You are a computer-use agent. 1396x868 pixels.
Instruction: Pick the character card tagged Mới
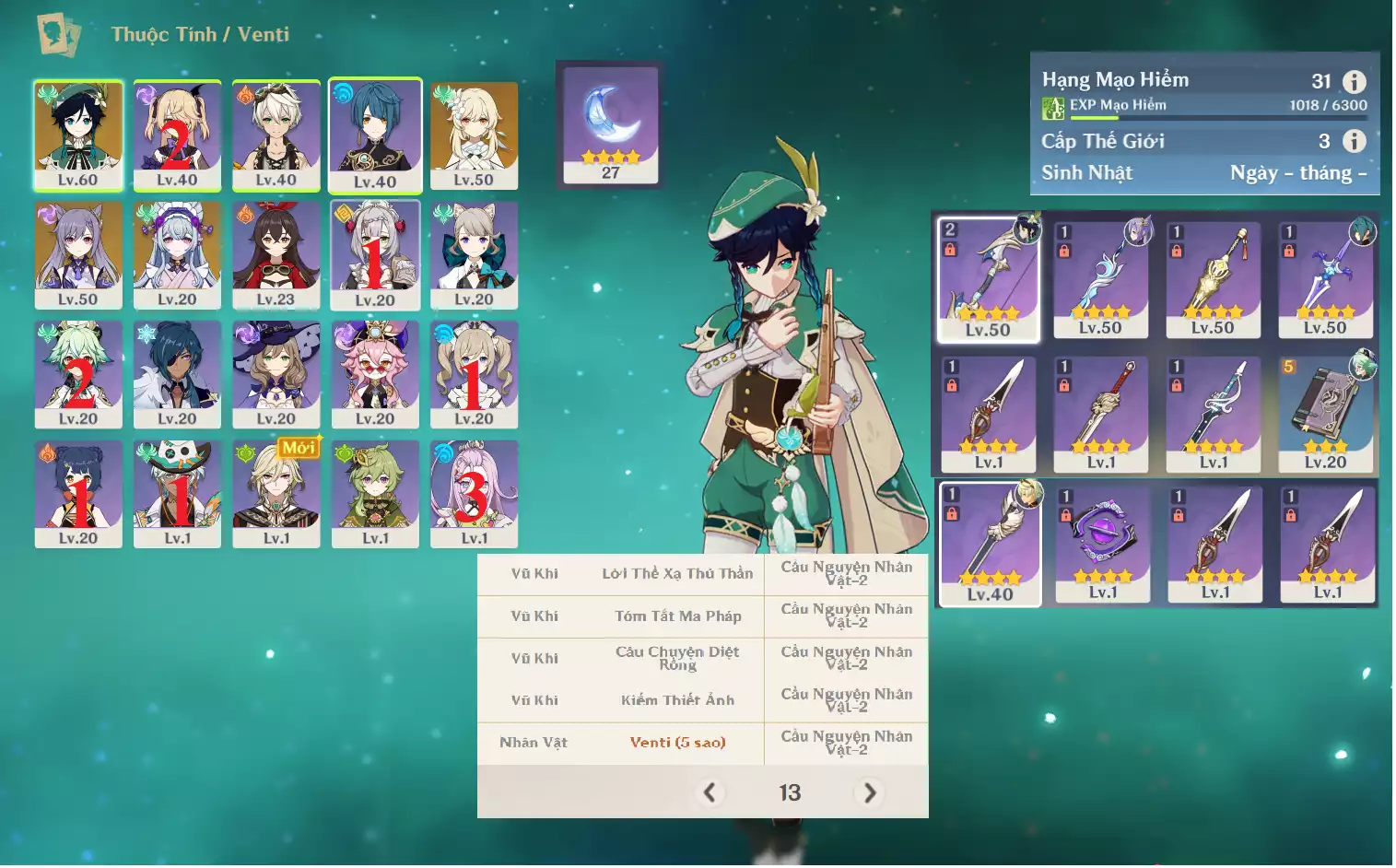tap(276, 494)
